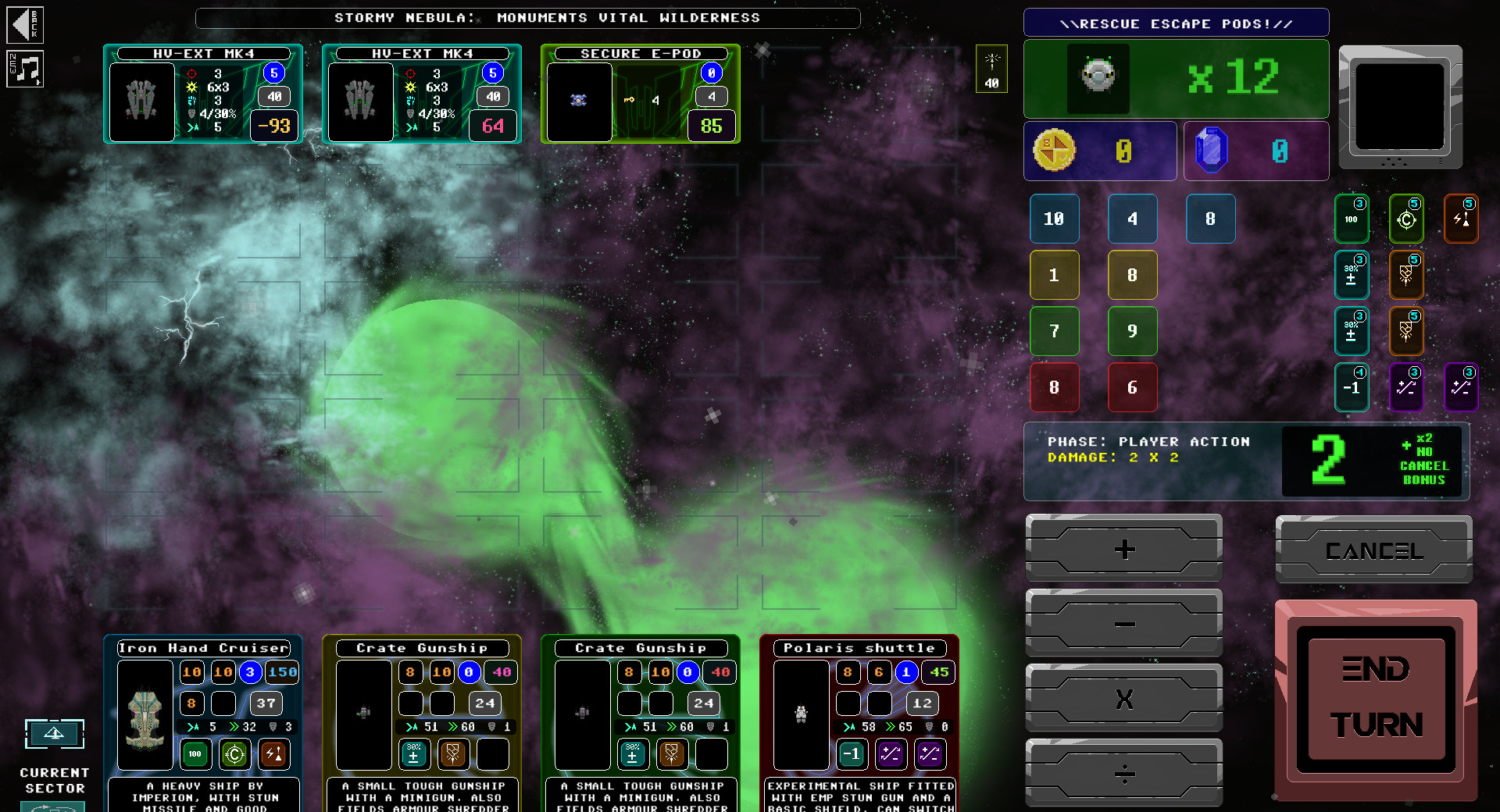The width and height of the screenshot is (1500, 812).
Task: Pick the -1 modifier card
Action: 1352,387
